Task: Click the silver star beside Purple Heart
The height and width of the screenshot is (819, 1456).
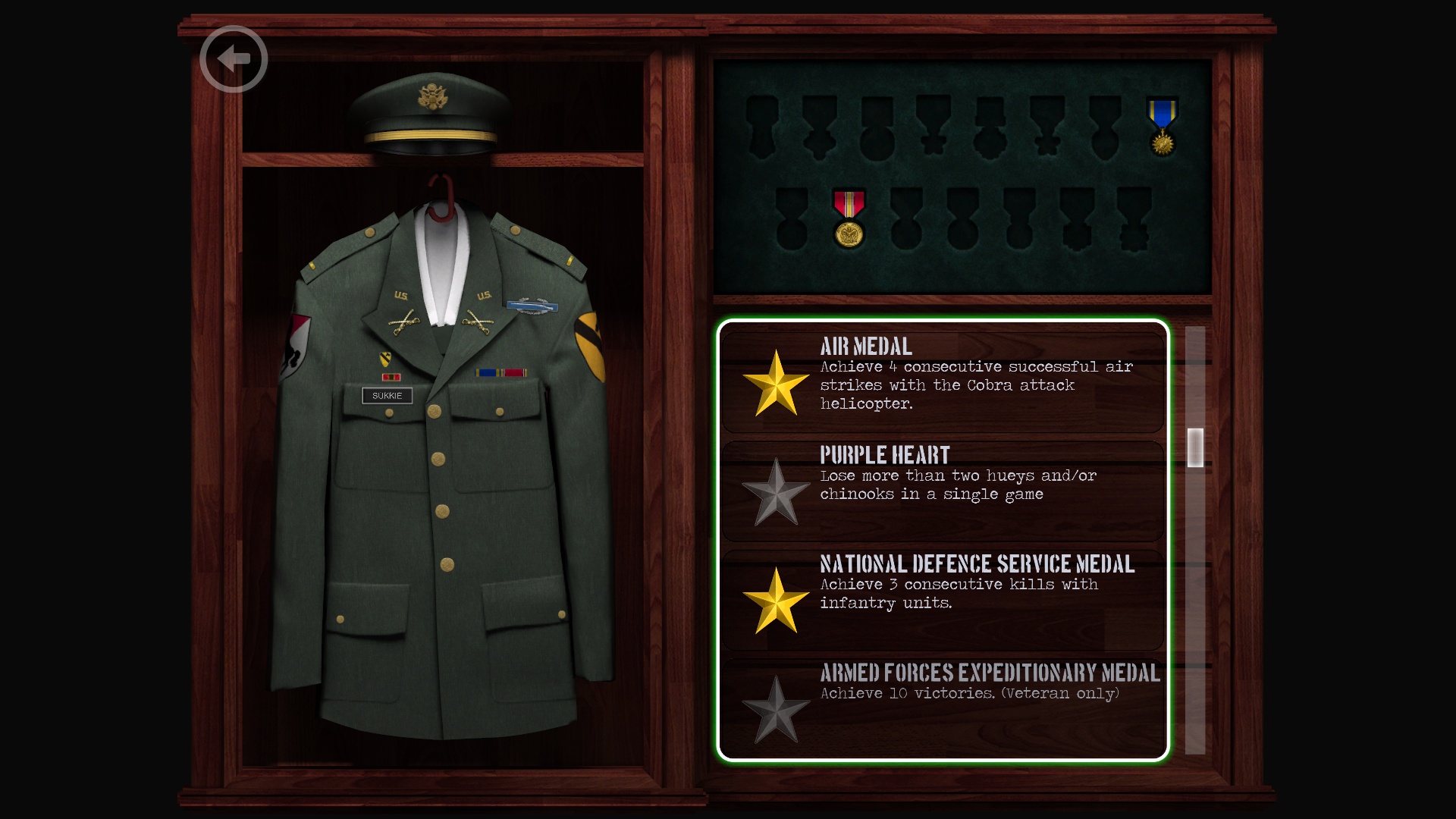Action: click(777, 493)
